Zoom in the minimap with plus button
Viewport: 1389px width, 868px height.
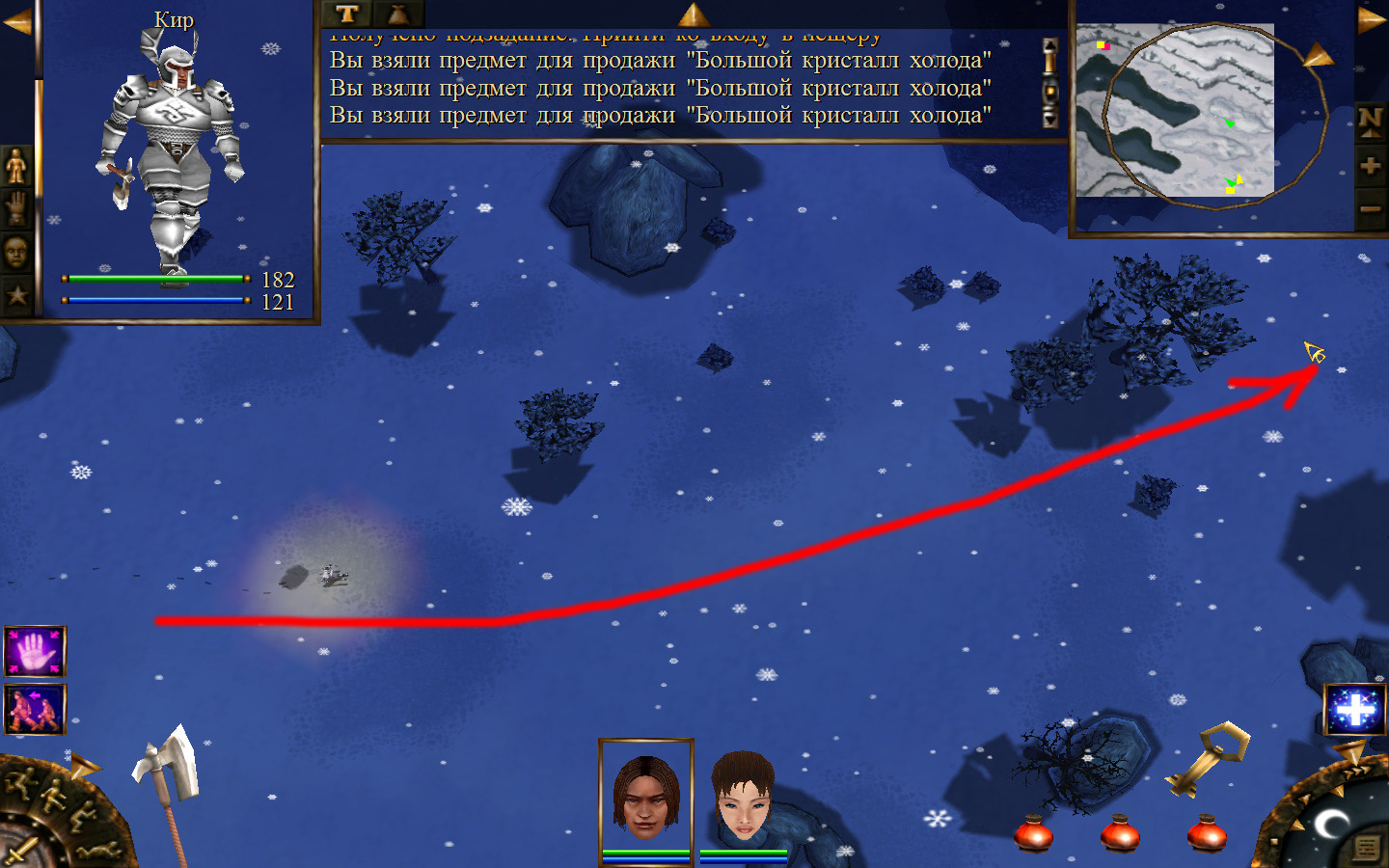point(1370,166)
